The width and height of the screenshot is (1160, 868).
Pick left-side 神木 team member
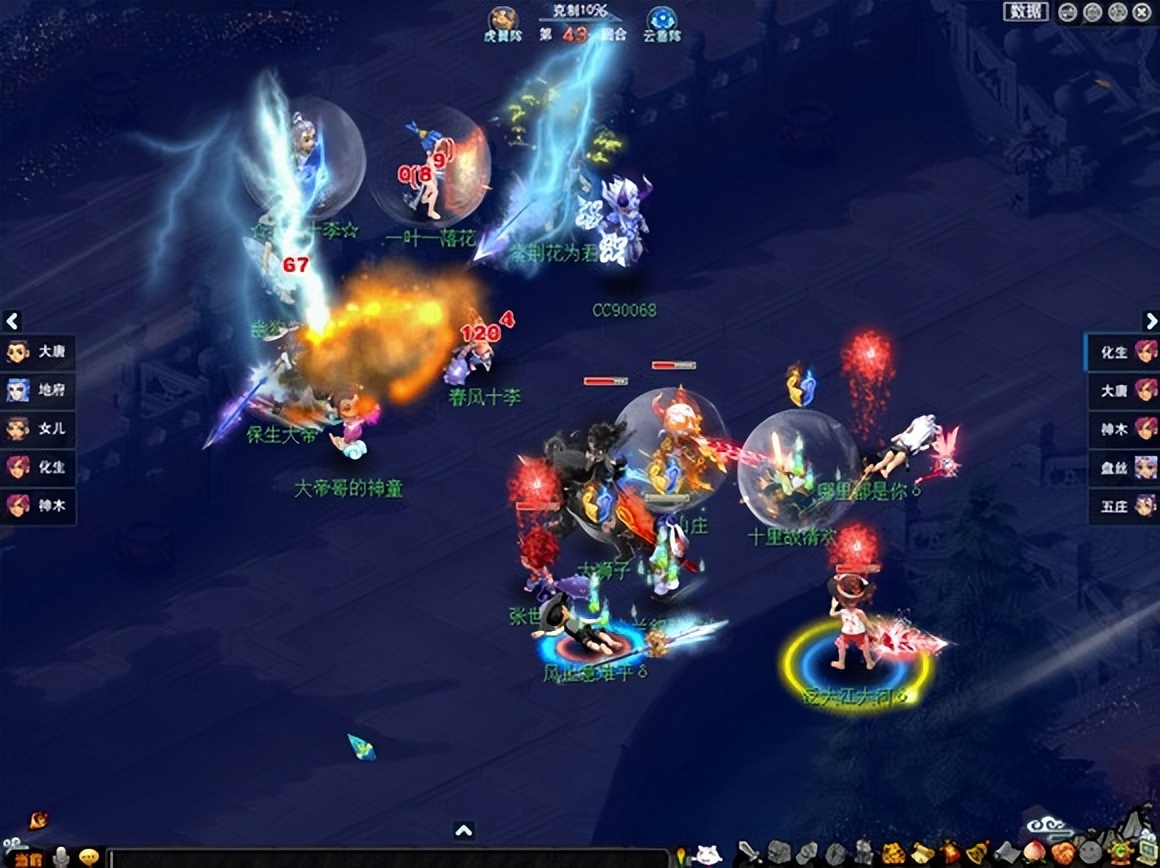click(38, 505)
